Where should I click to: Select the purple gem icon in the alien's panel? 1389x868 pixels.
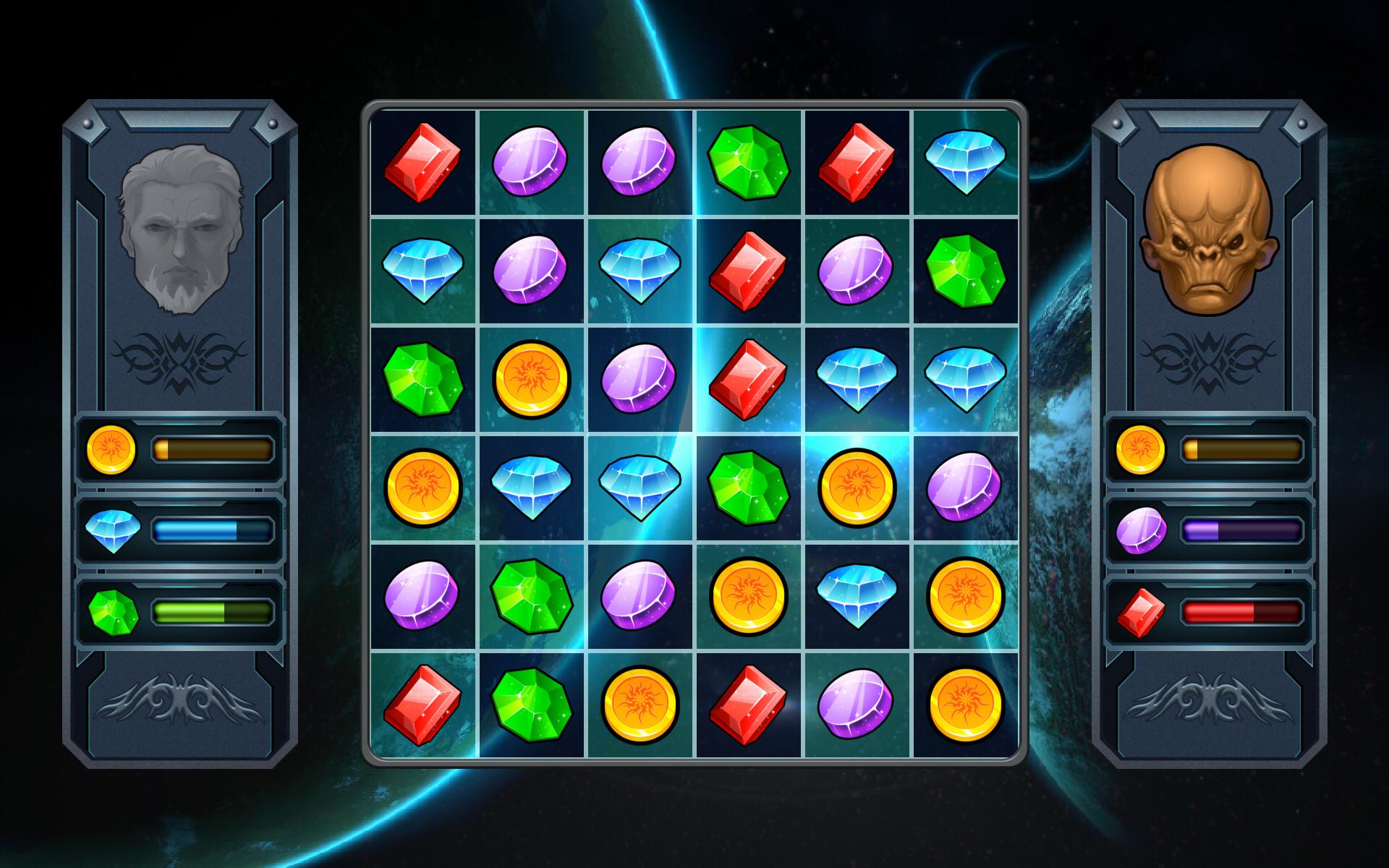pos(1141,531)
